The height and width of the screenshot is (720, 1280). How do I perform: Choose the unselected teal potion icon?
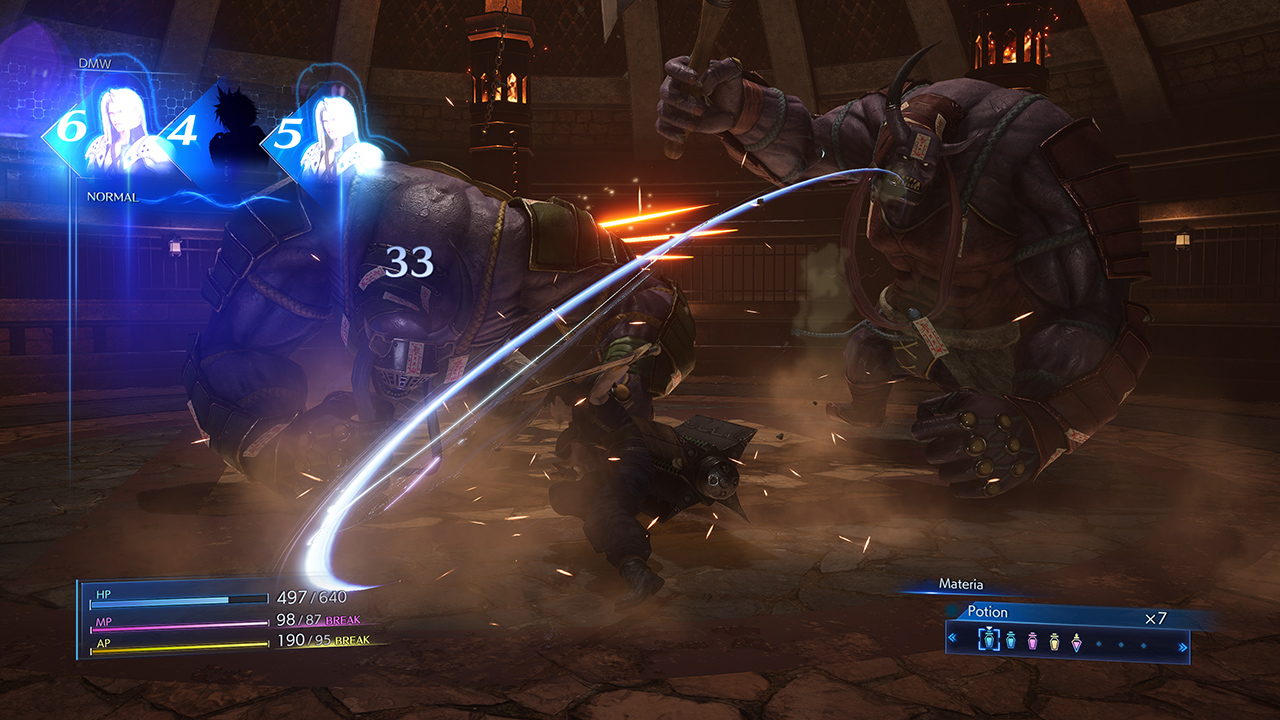click(x=1010, y=642)
